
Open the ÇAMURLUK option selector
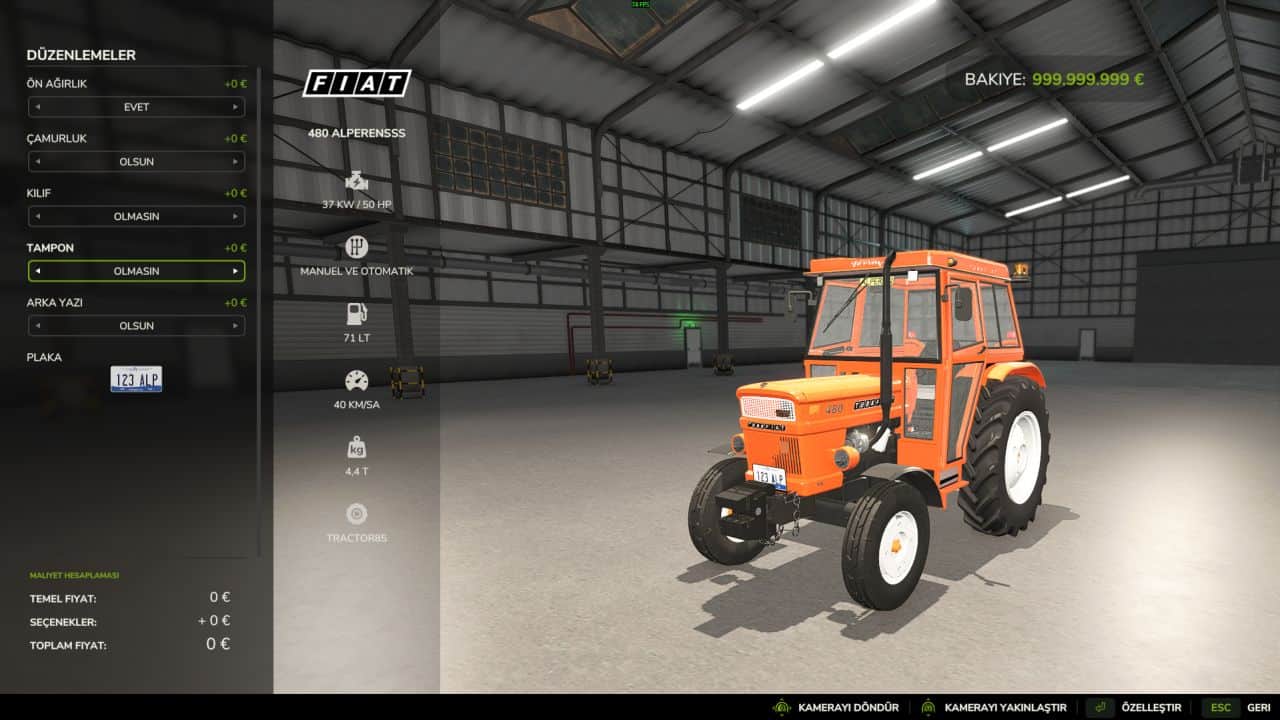pos(137,161)
